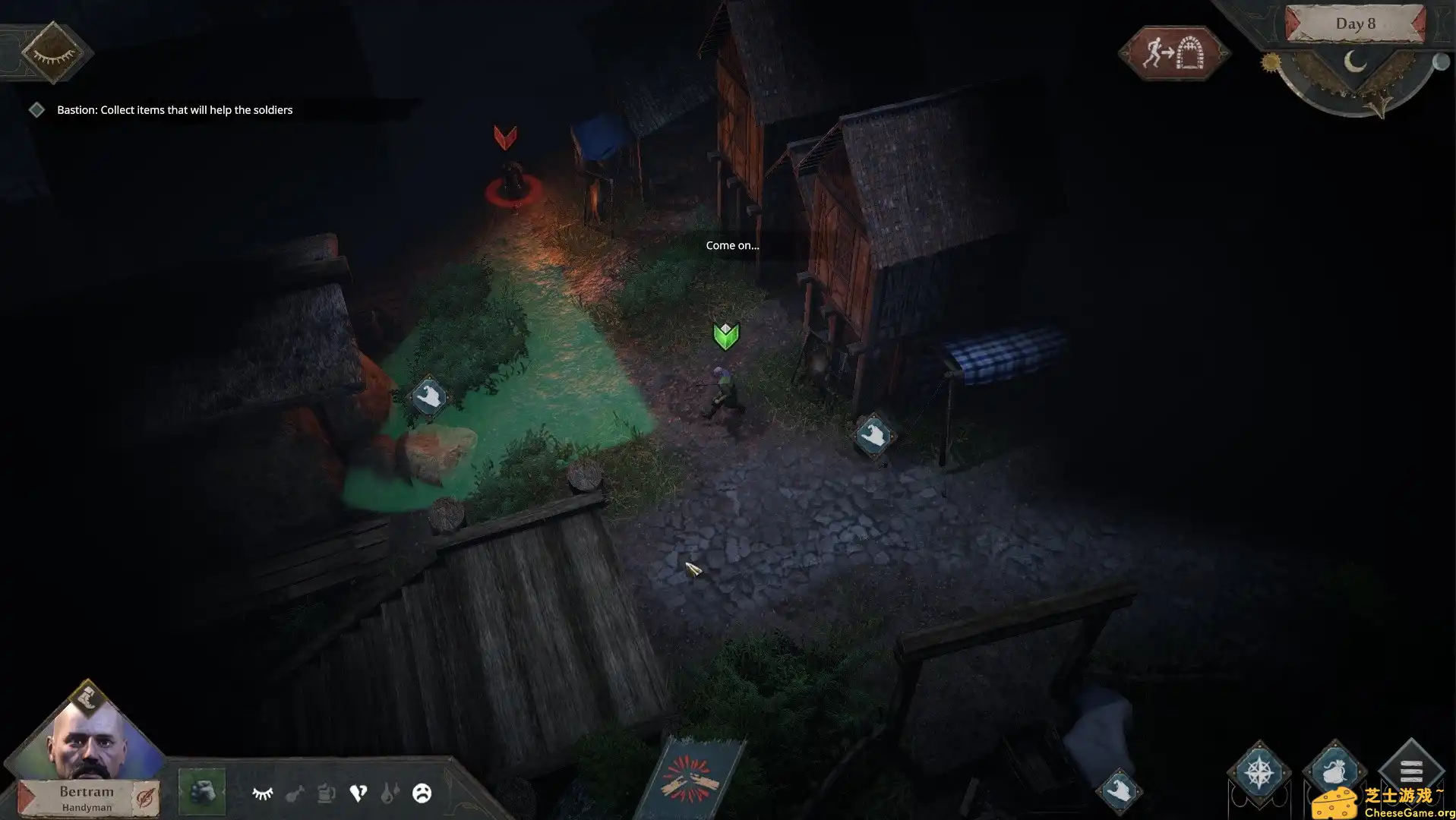1456x820 pixels.
Task: Select Bertram's equipped fist item slot
Action: tap(201, 792)
